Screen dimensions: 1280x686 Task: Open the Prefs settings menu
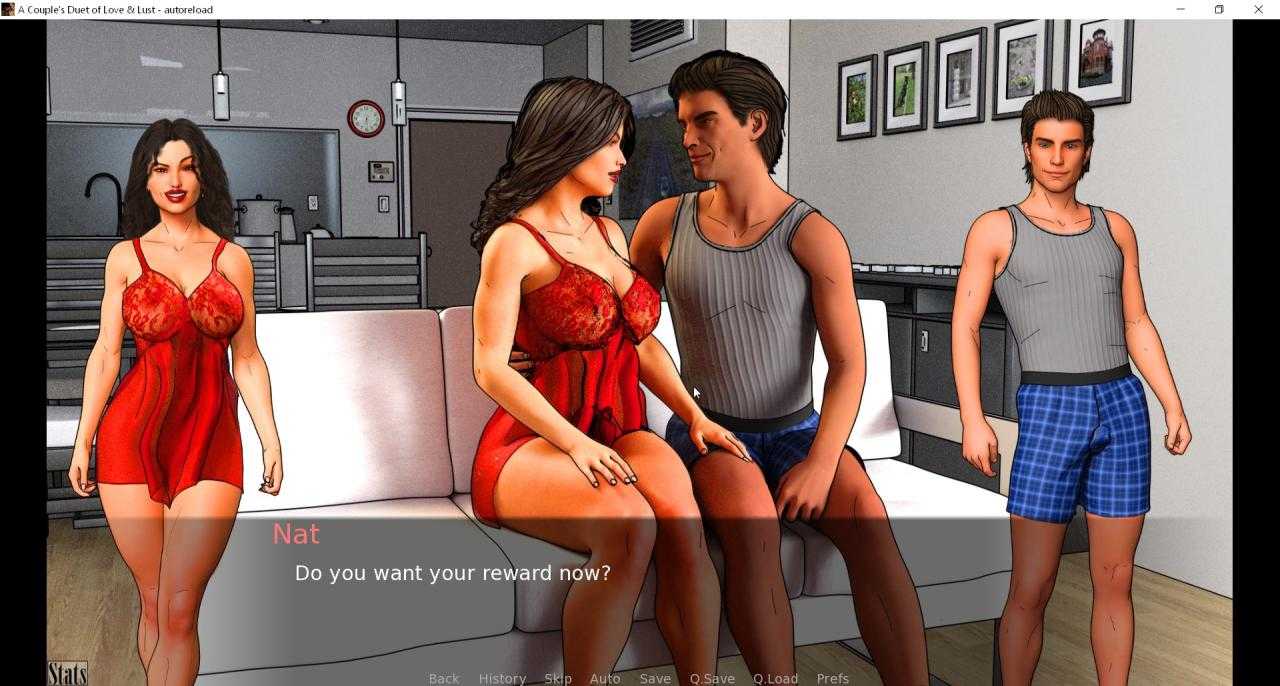pos(833,678)
